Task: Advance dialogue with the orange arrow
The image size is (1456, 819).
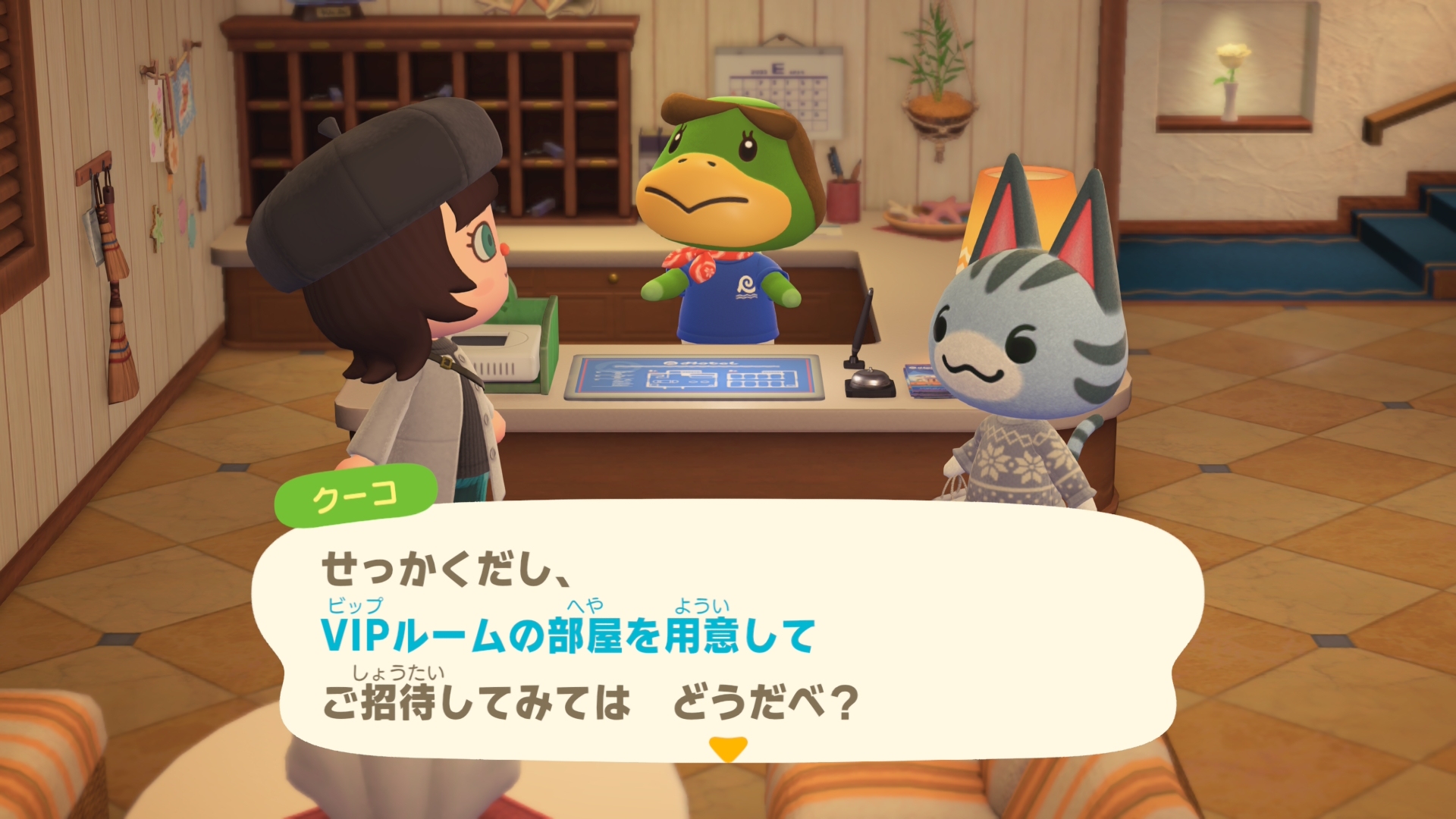Action: coord(728,748)
